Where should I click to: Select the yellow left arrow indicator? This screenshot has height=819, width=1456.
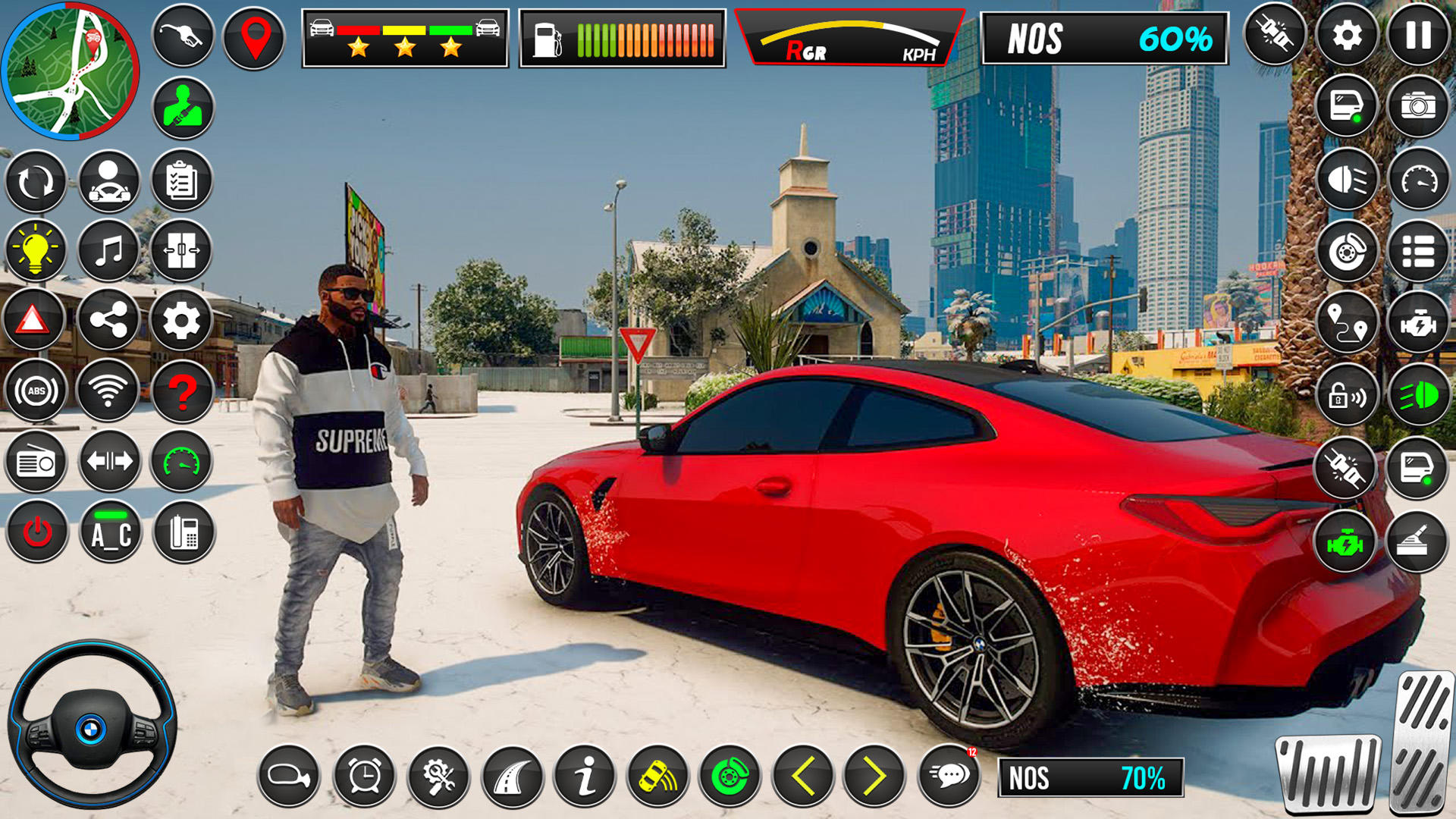coord(803,776)
